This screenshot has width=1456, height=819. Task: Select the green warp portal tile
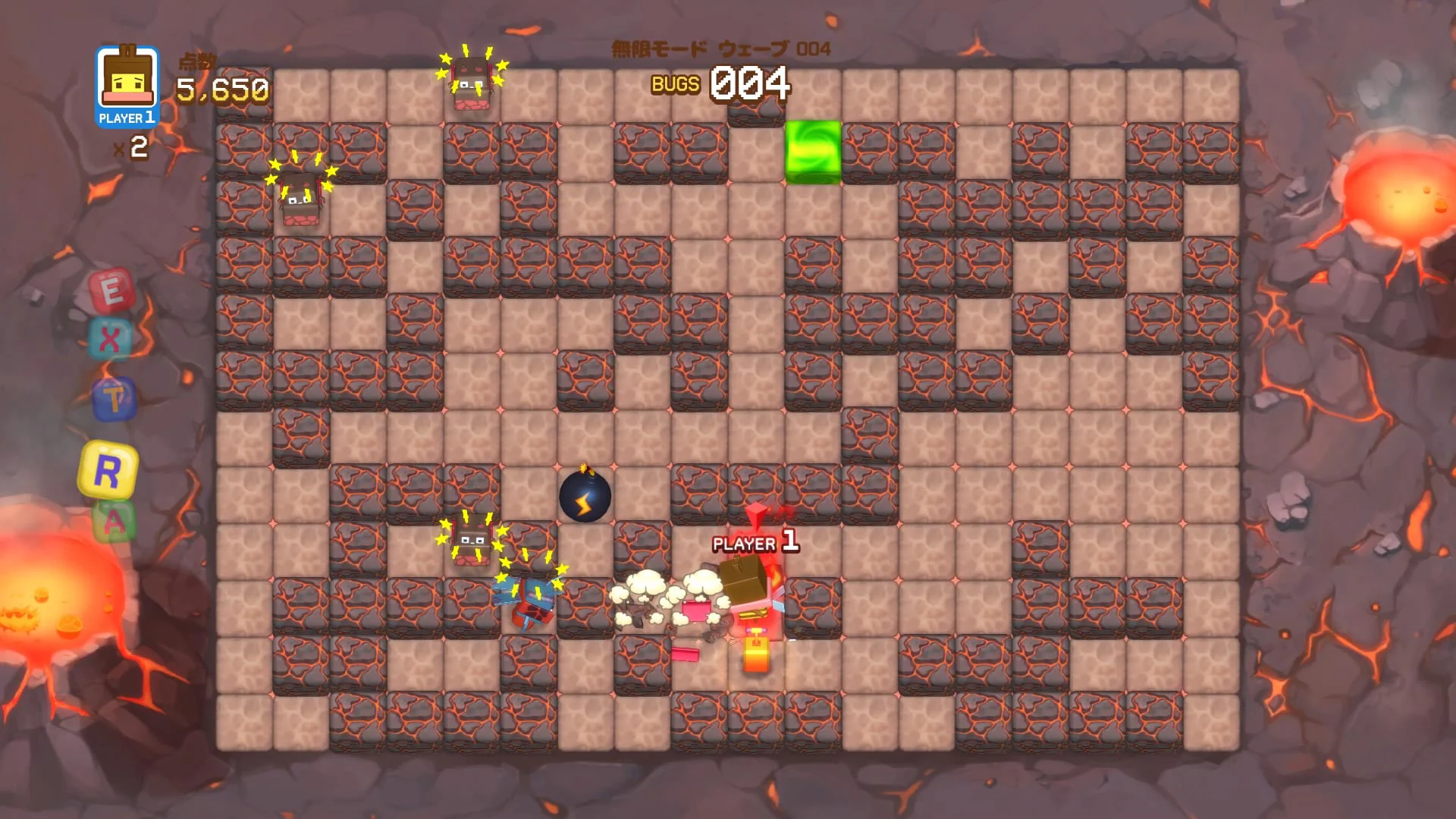point(814,152)
